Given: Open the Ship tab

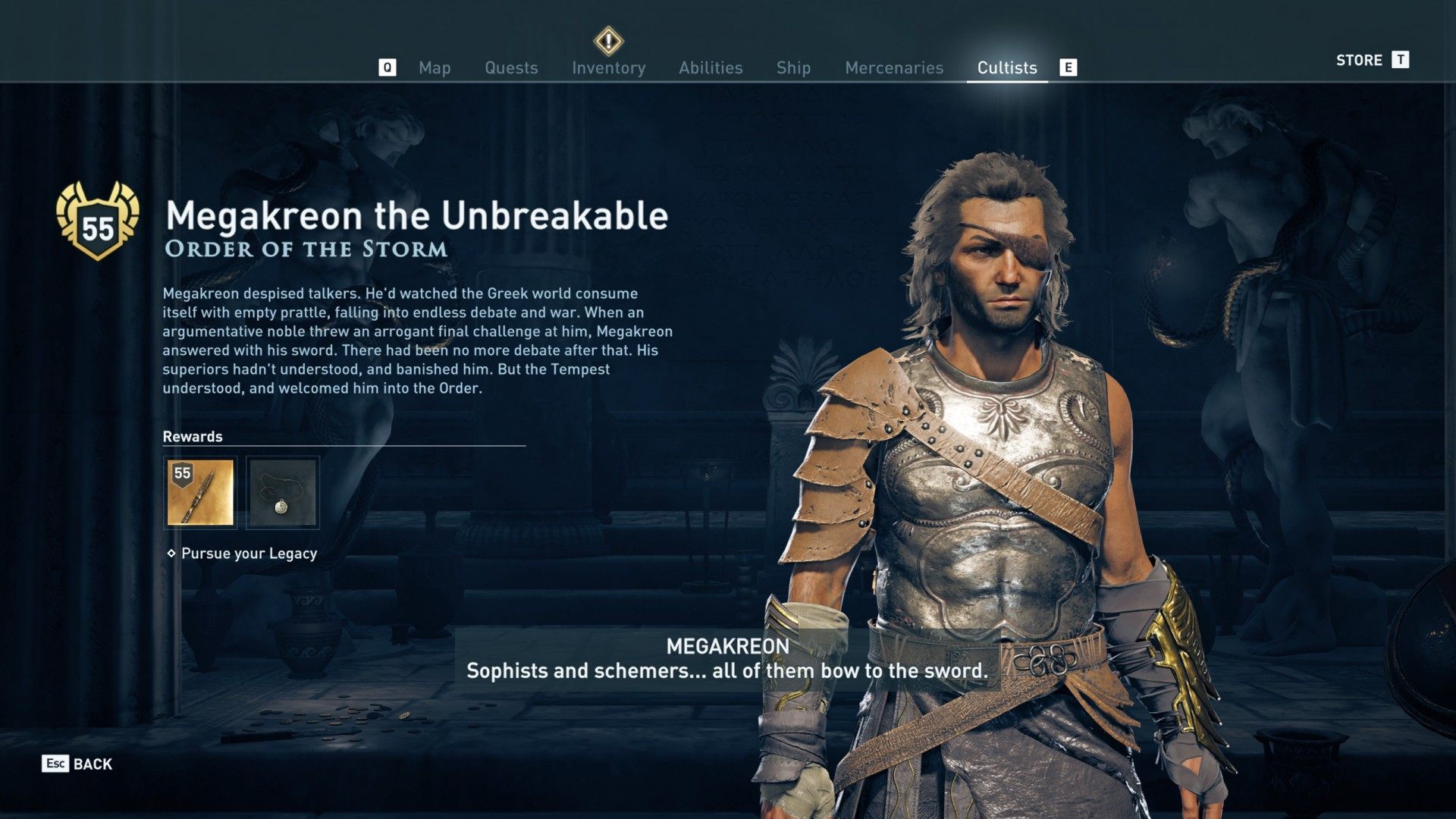Looking at the screenshot, I should [793, 68].
